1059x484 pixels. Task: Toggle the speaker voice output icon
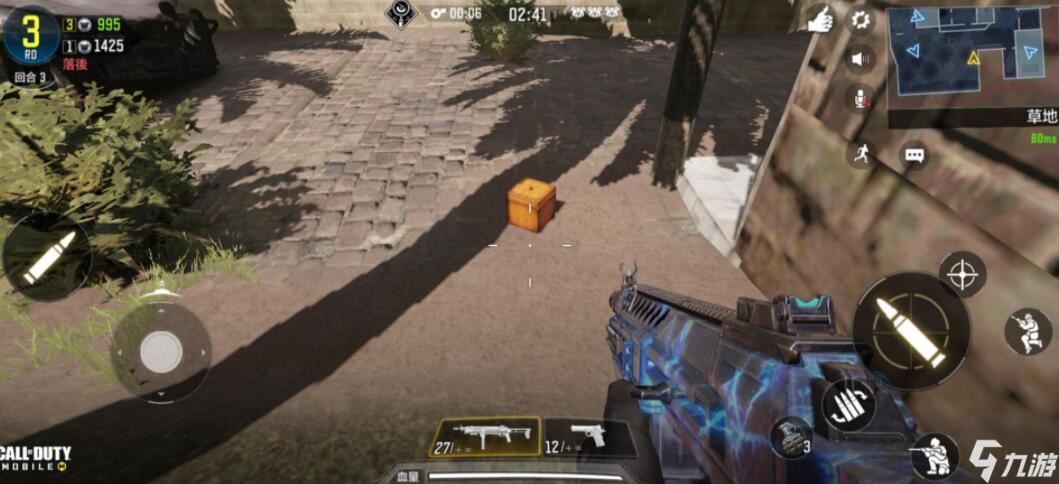(x=860, y=59)
